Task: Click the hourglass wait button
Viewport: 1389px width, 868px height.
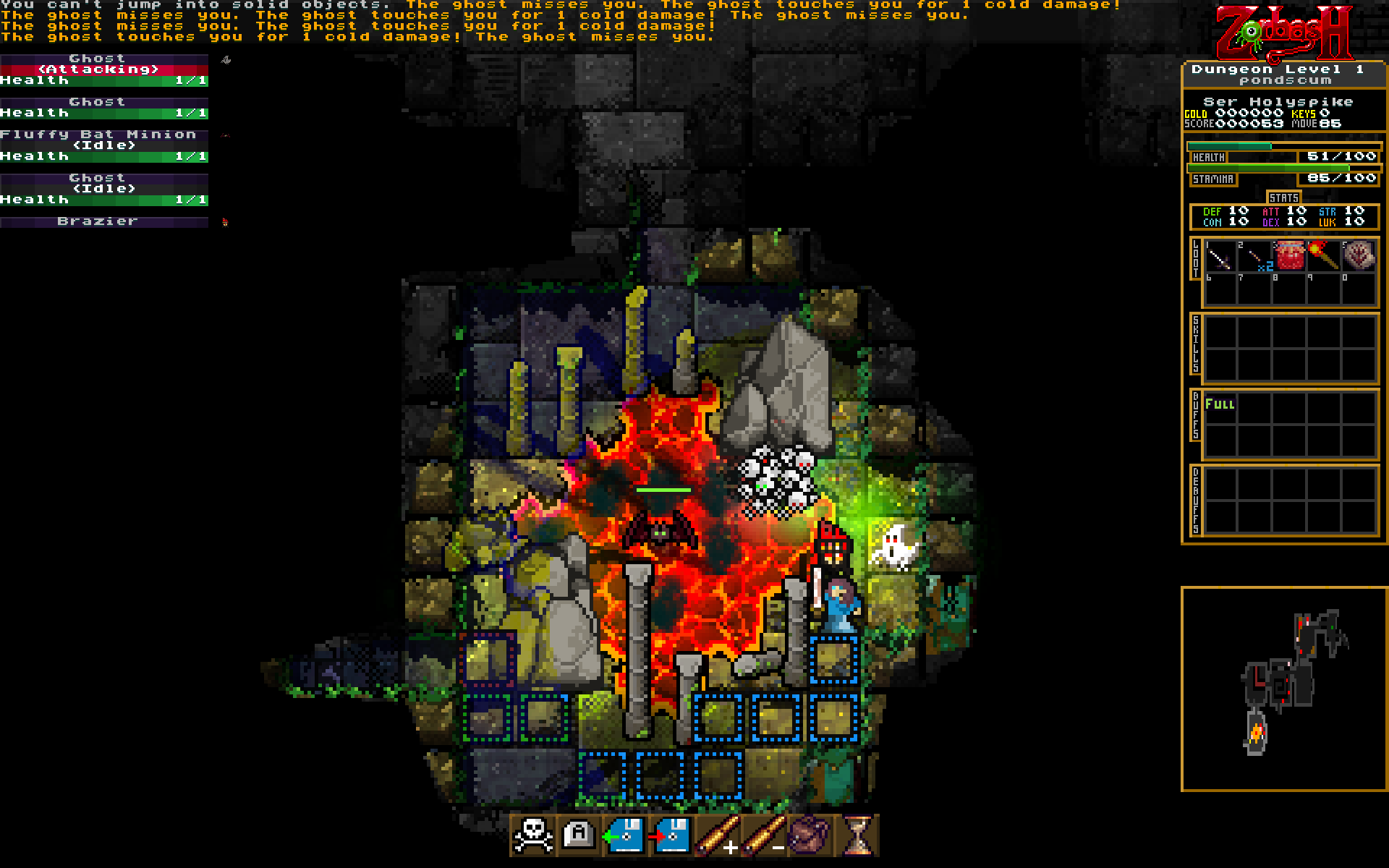Action: coord(858,835)
